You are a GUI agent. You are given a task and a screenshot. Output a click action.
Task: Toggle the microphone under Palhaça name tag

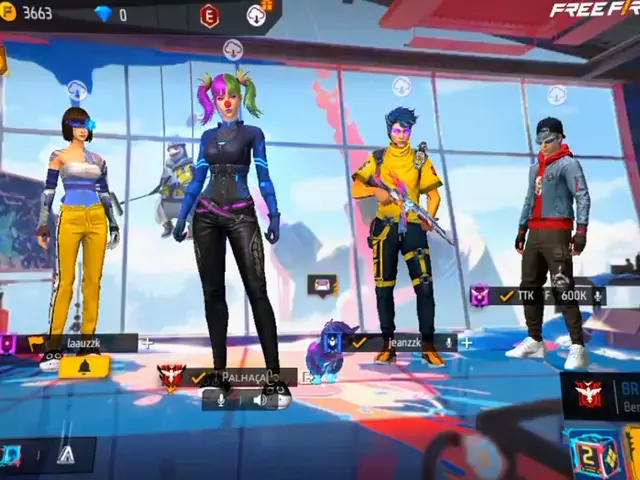click(220, 399)
